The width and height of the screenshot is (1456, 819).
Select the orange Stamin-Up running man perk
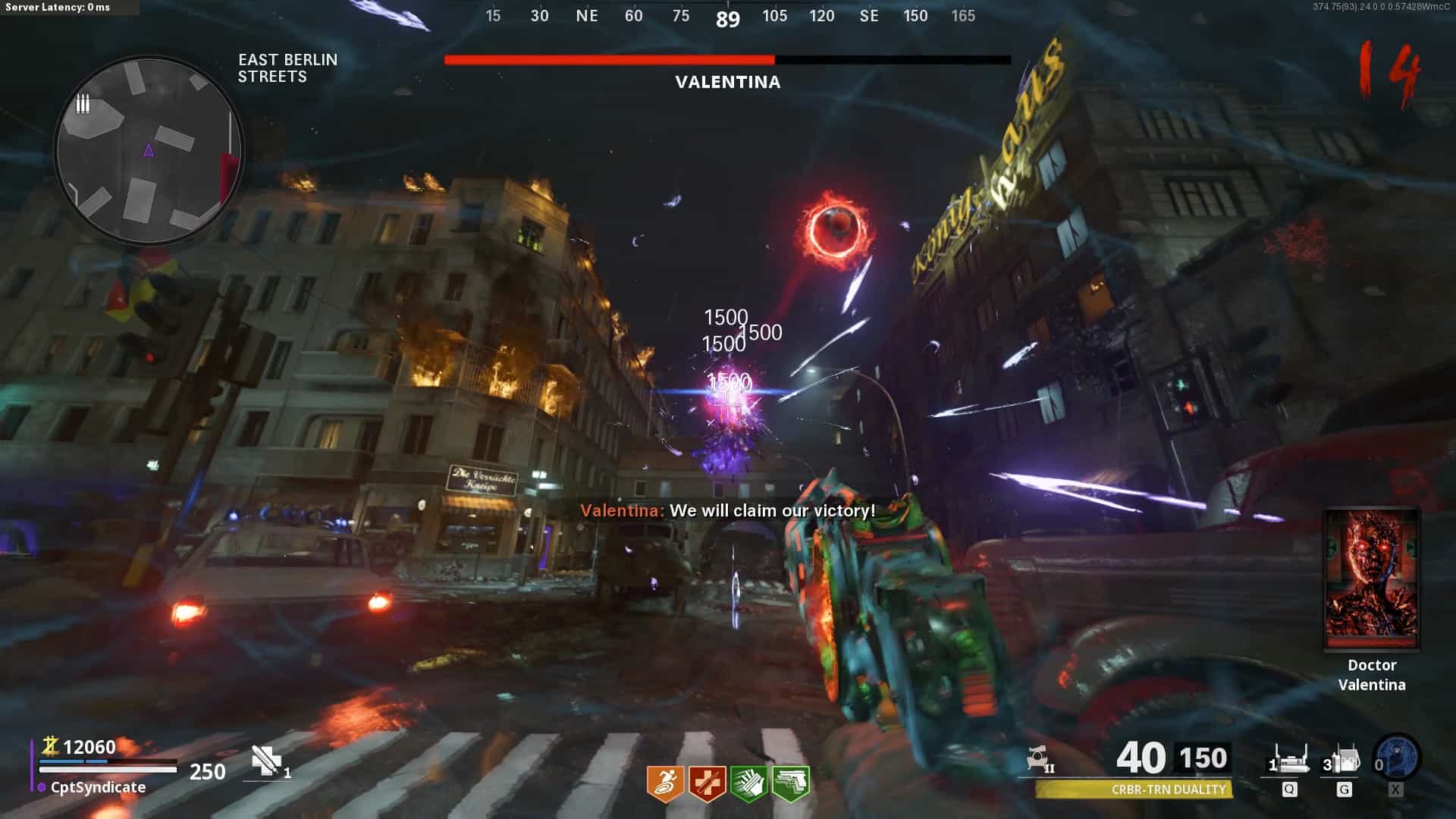[x=665, y=783]
